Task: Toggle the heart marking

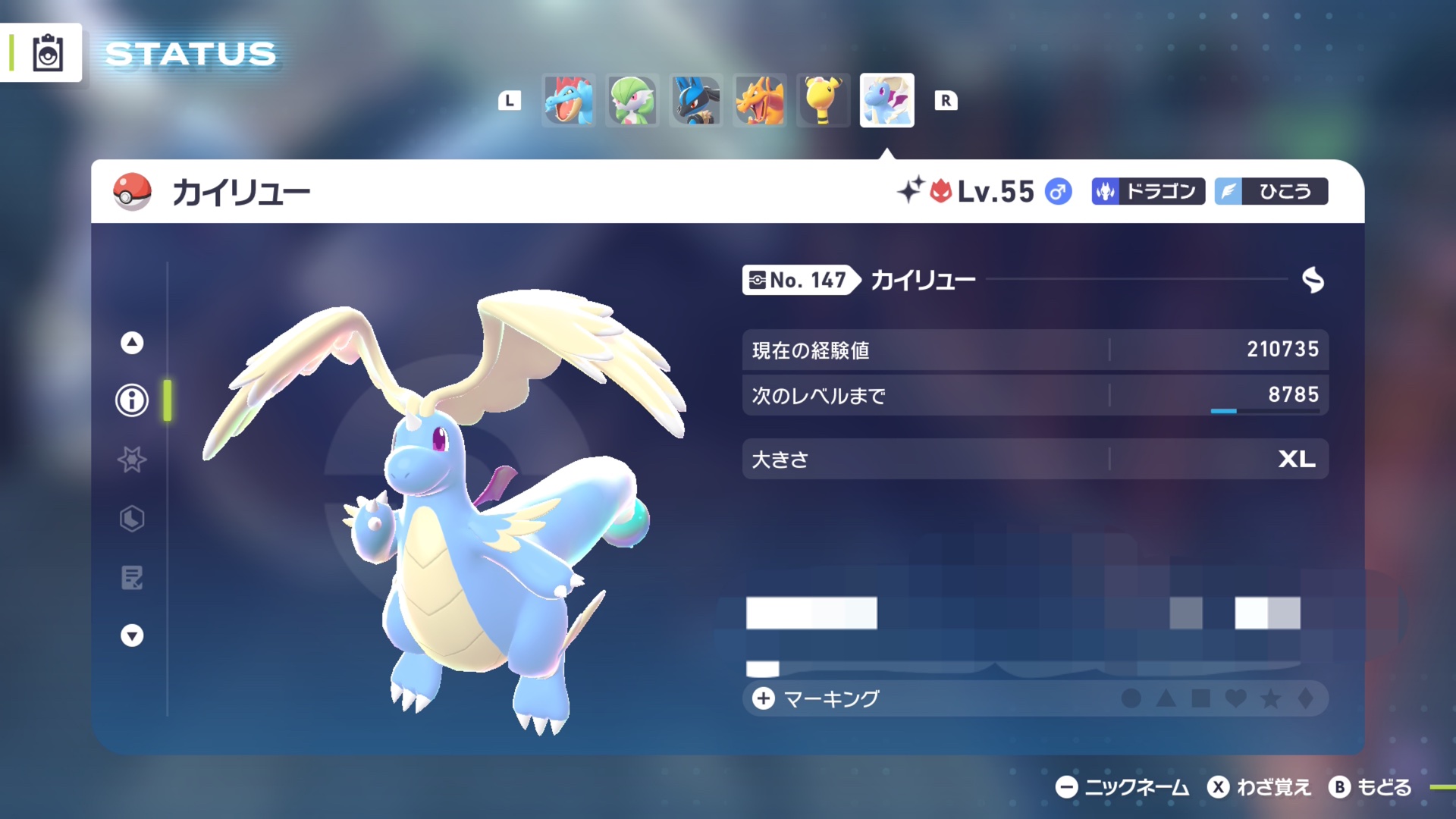Action: click(1236, 698)
